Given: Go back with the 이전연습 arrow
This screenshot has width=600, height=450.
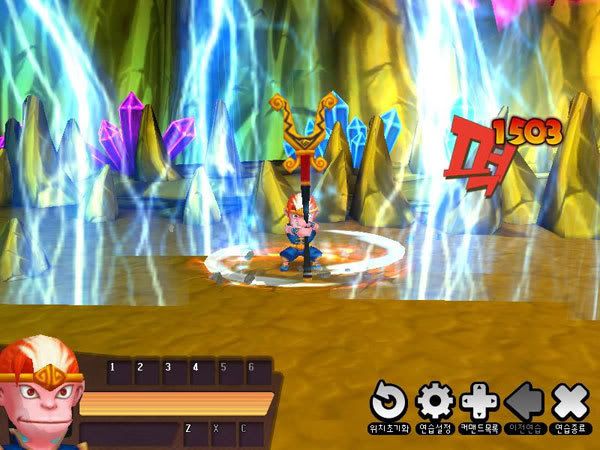Looking at the screenshot, I should click(x=524, y=402).
